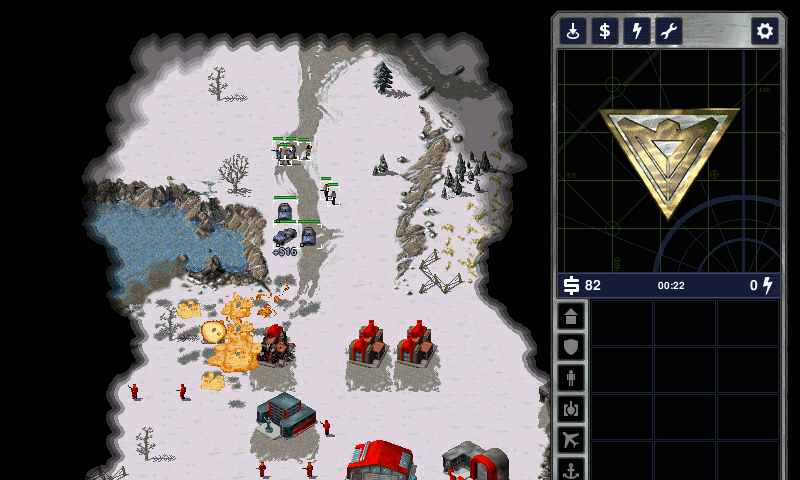The image size is (800, 480).
Task: Open the settings gear menu
Action: (x=765, y=31)
